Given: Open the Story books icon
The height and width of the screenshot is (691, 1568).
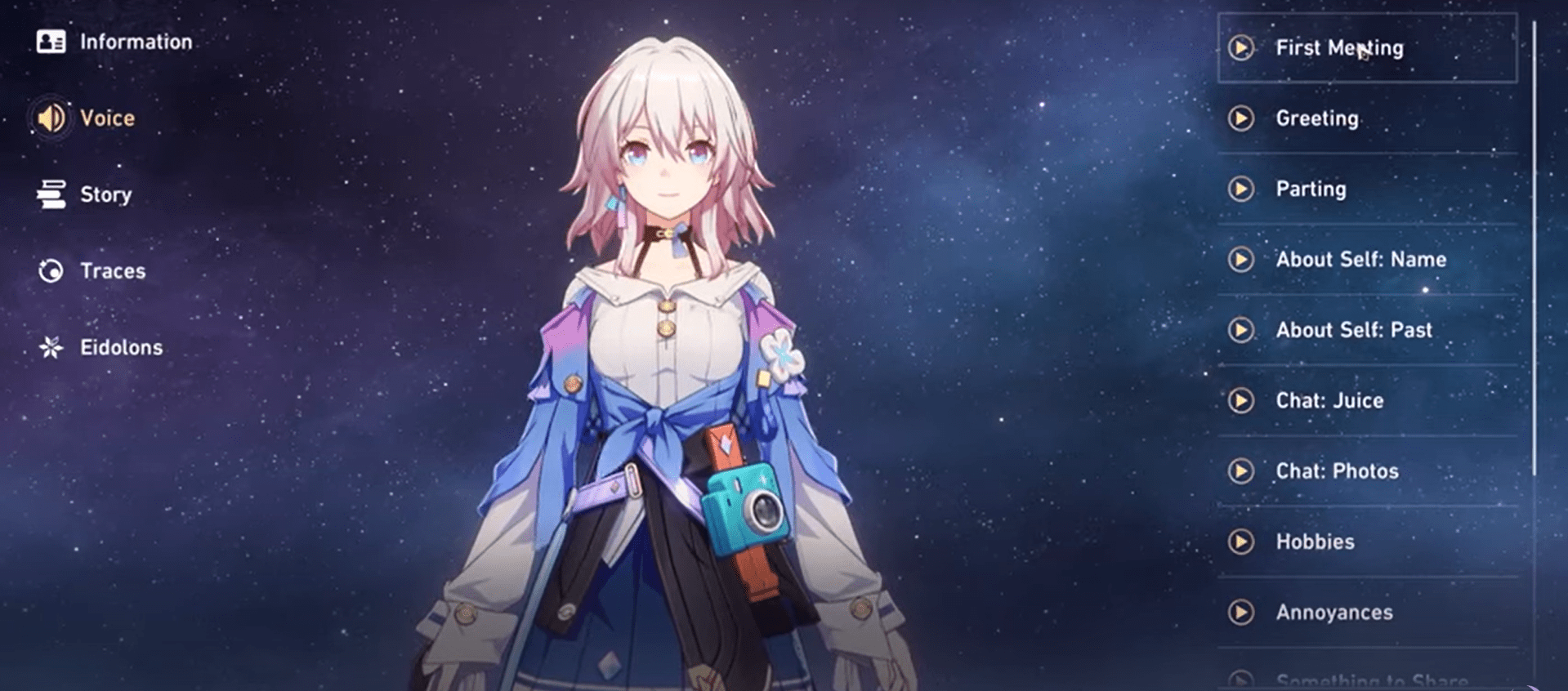Looking at the screenshot, I should click(x=51, y=194).
